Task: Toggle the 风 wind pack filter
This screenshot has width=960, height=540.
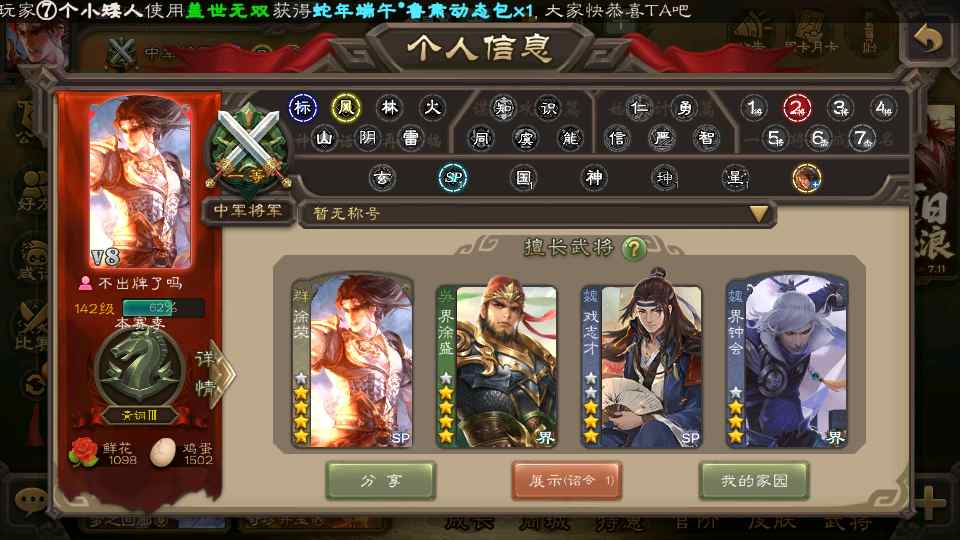Action: click(x=346, y=108)
